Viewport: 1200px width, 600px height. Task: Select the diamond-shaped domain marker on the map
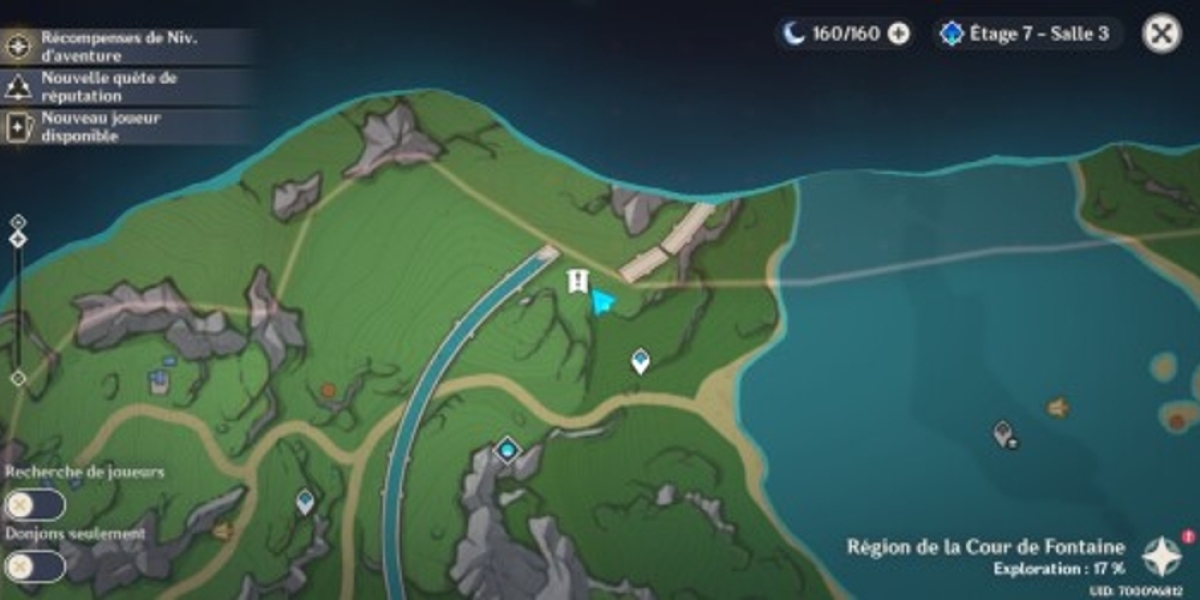pyautogui.click(x=508, y=451)
